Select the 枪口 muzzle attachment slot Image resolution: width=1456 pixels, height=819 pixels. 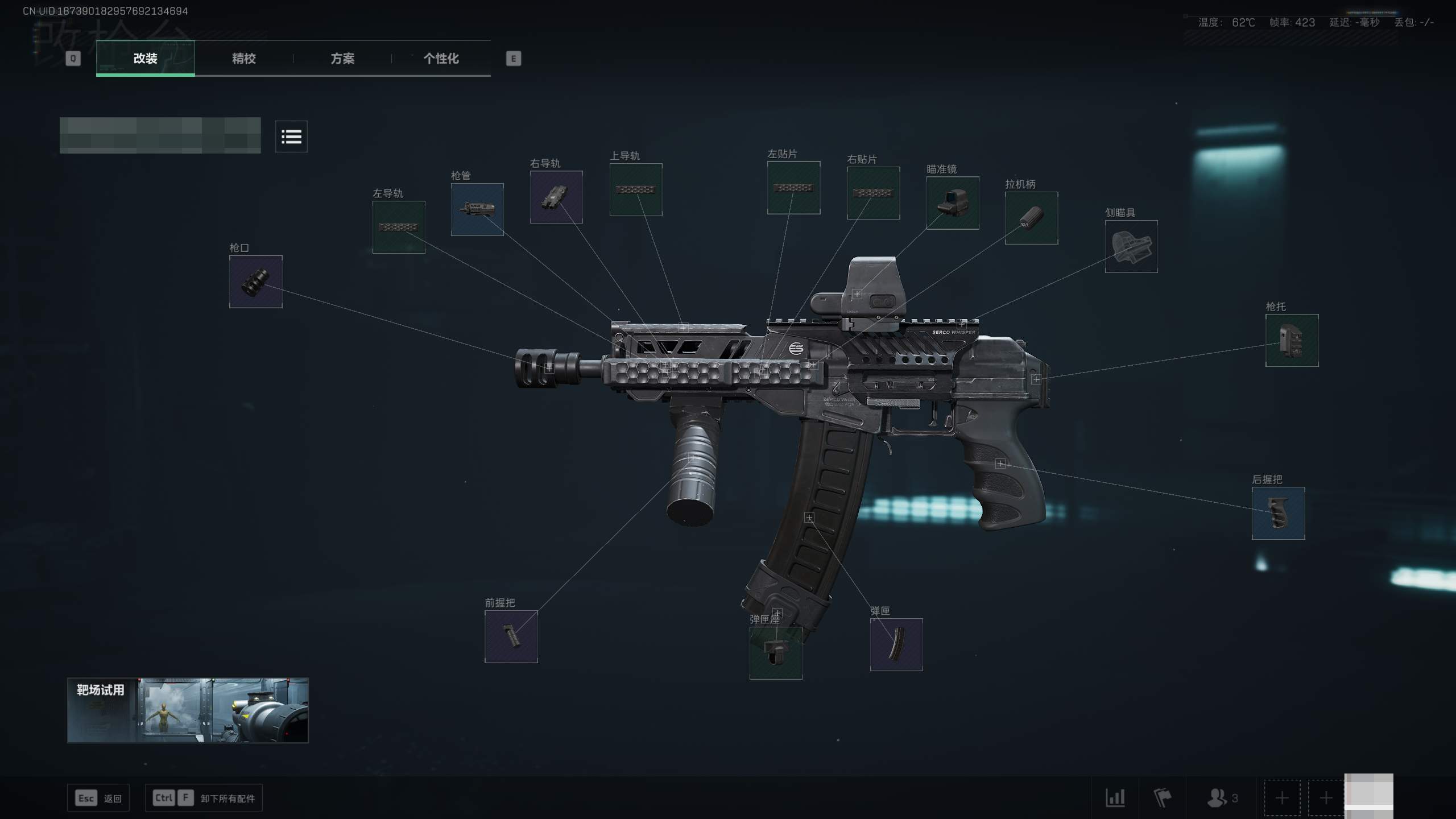click(255, 282)
